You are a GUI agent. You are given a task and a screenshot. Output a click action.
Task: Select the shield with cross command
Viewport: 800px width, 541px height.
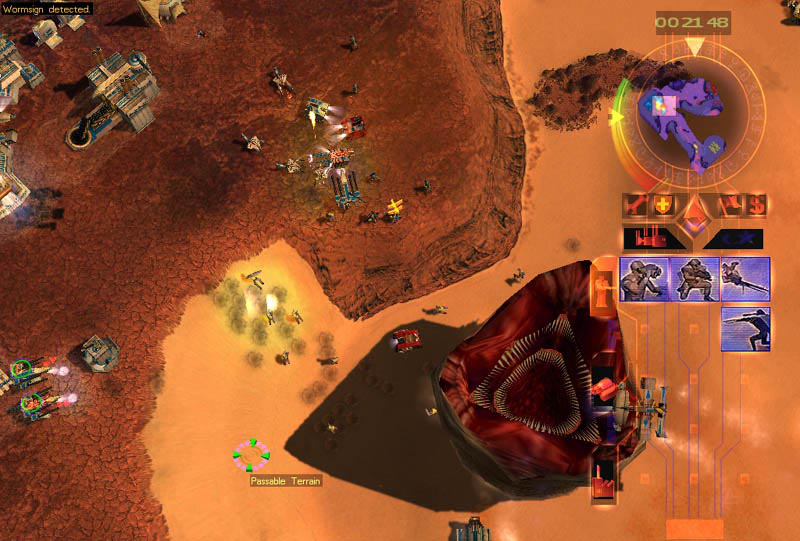coord(663,206)
